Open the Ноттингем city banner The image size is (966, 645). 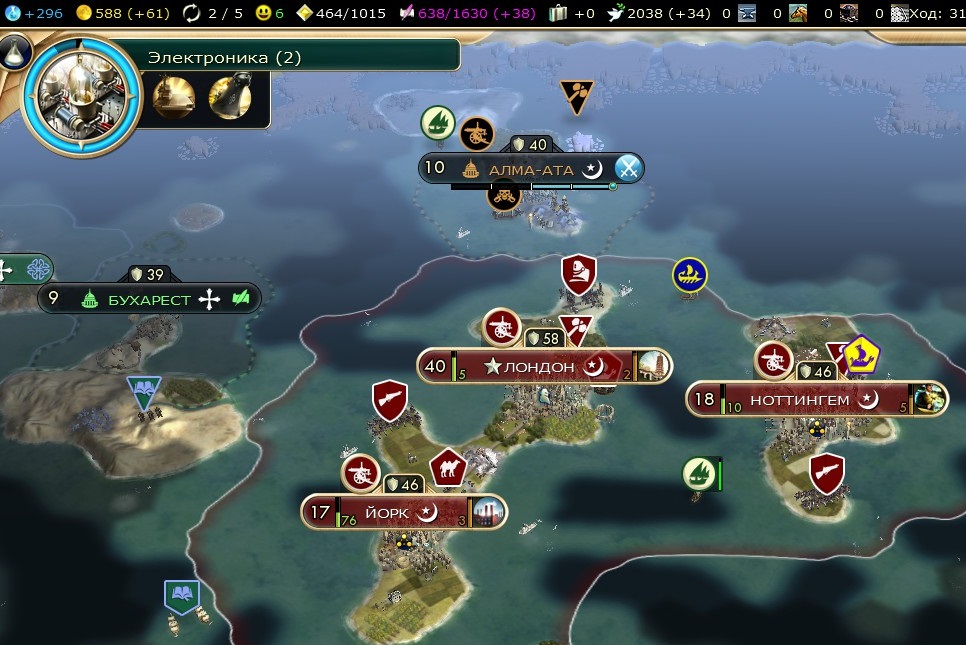click(x=799, y=400)
